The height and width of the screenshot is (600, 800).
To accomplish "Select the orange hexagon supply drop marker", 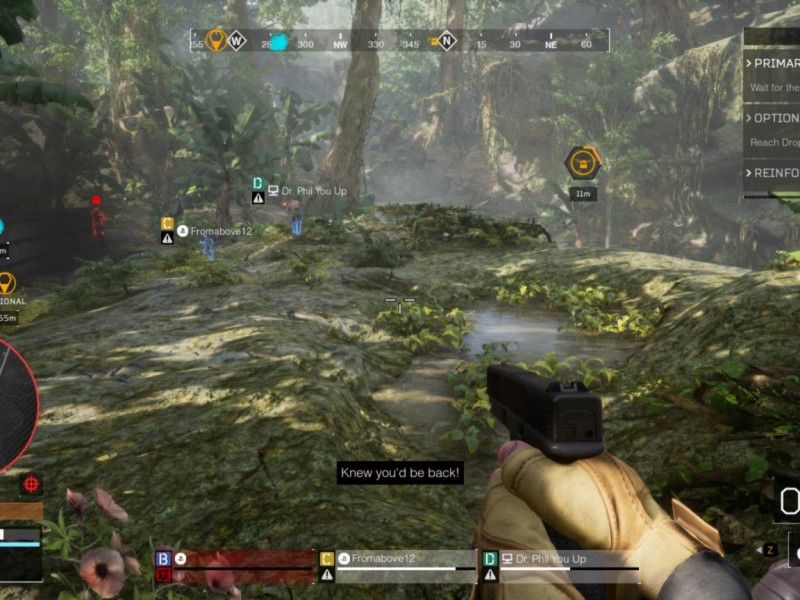I will [x=582, y=162].
